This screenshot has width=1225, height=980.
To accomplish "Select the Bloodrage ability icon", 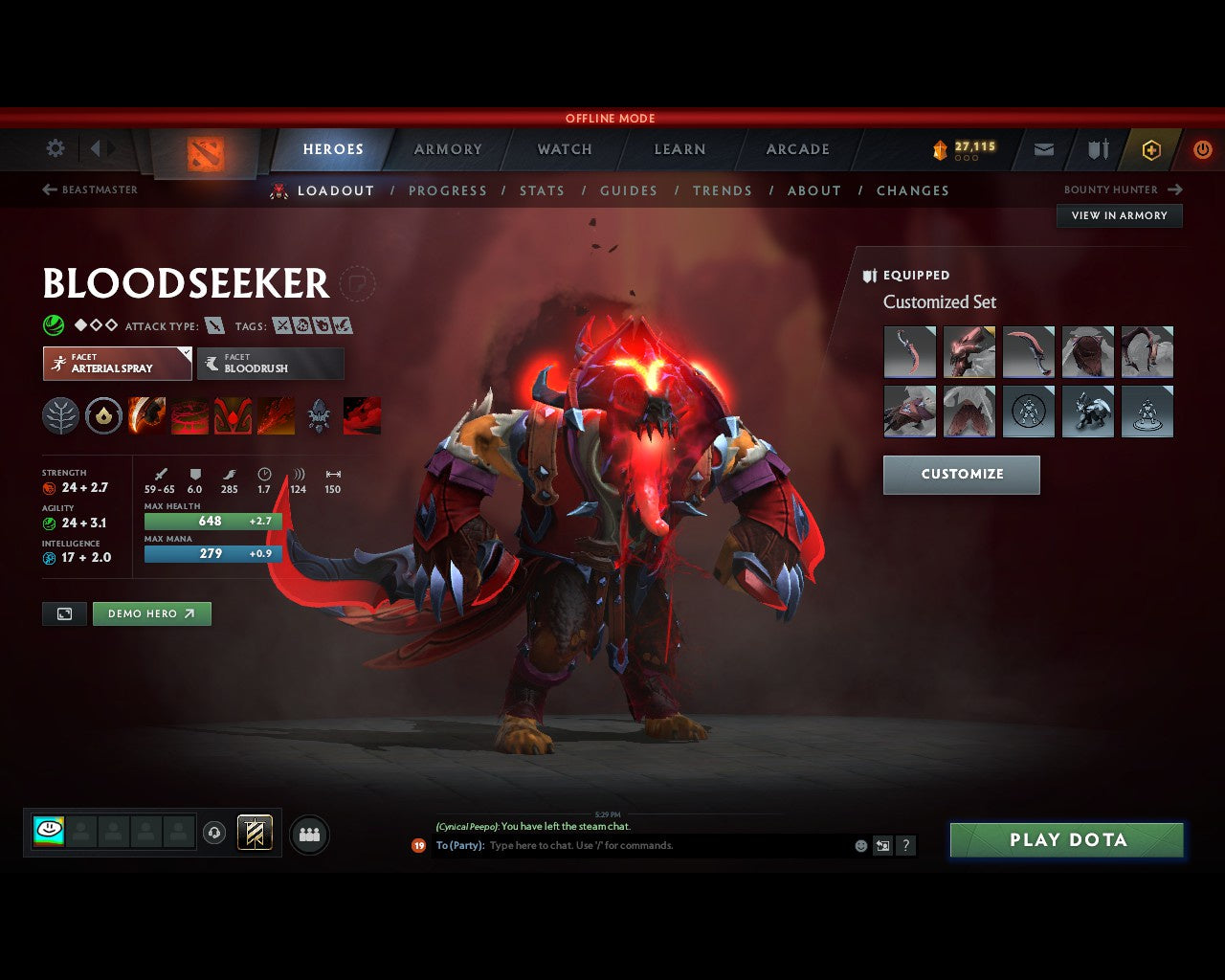I will coord(146,415).
